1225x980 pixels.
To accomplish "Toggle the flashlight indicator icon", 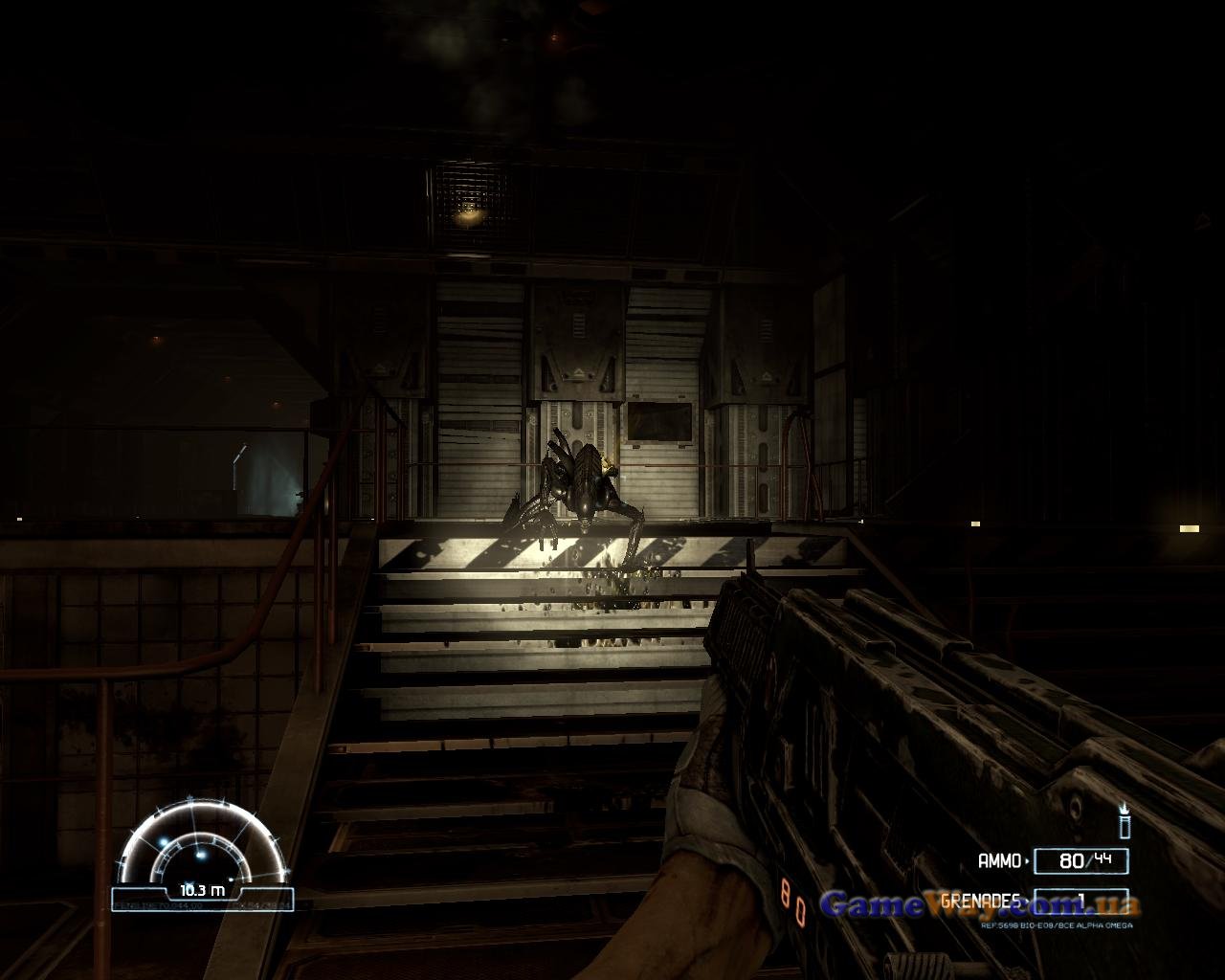I will coord(1125,821).
